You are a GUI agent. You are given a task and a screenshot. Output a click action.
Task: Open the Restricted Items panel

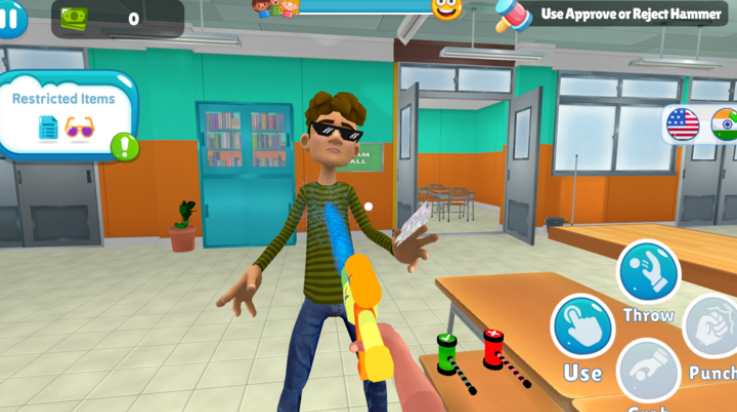point(64,112)
